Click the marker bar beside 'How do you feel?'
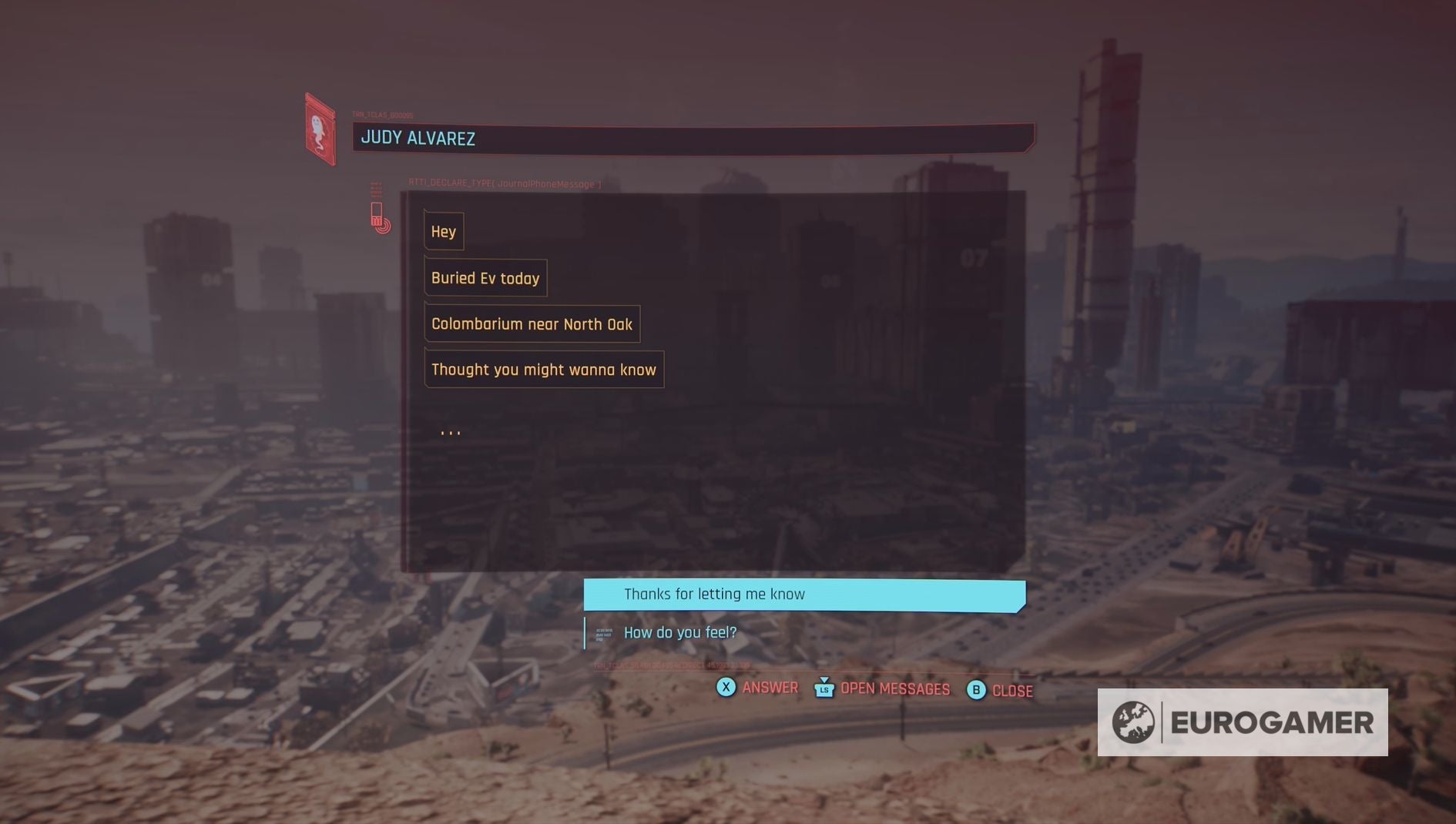Image resolution: width=1456 pixels, height=824 pixels. pos(586,632)
